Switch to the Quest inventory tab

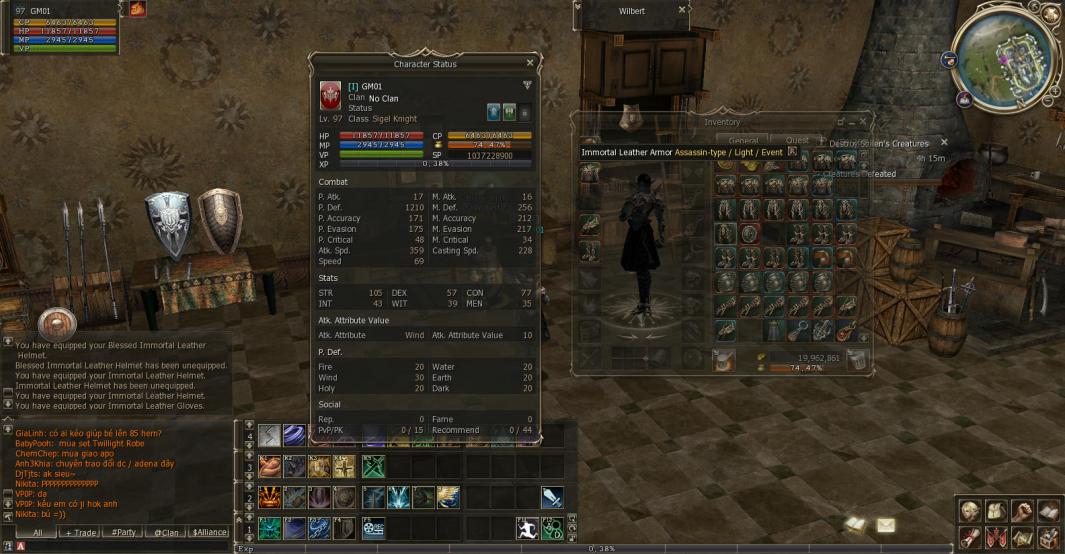coord(797,140)
